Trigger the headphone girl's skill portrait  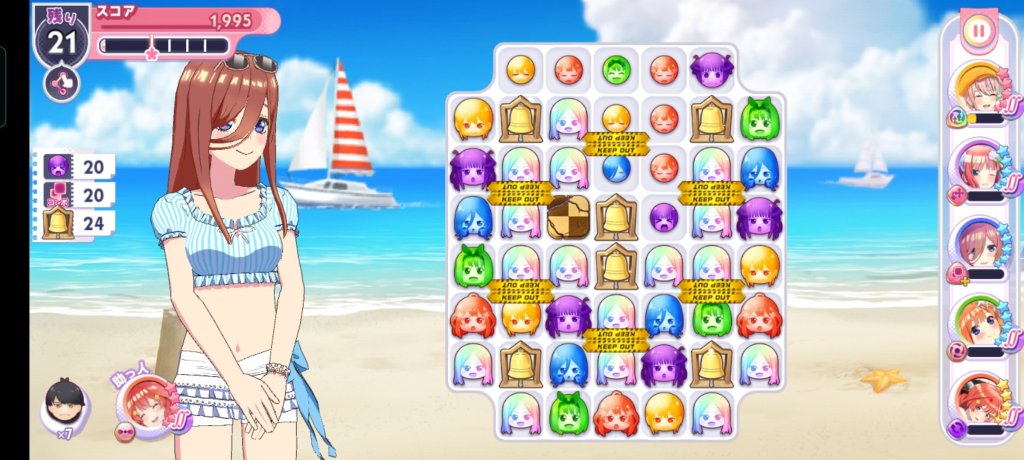976,245
